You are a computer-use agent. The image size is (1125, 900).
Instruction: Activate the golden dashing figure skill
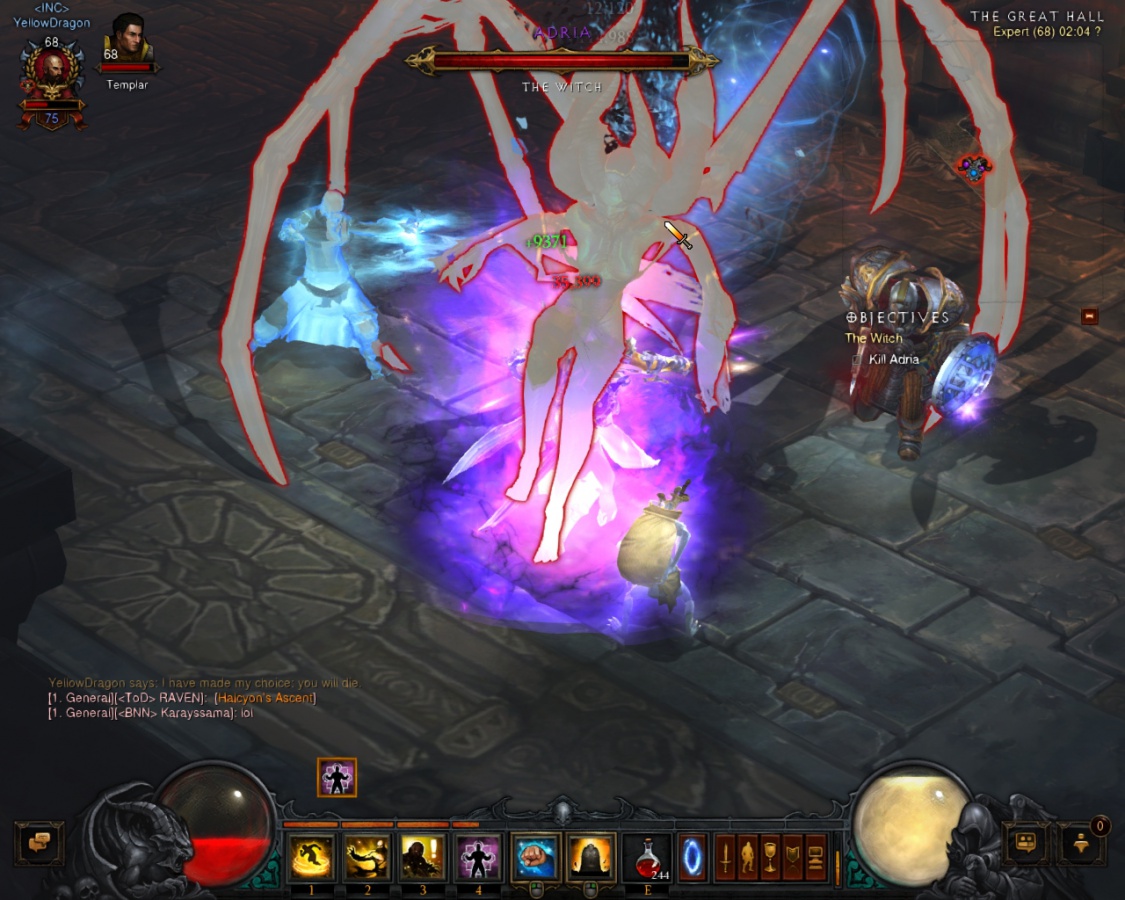(x=312, y=857)
